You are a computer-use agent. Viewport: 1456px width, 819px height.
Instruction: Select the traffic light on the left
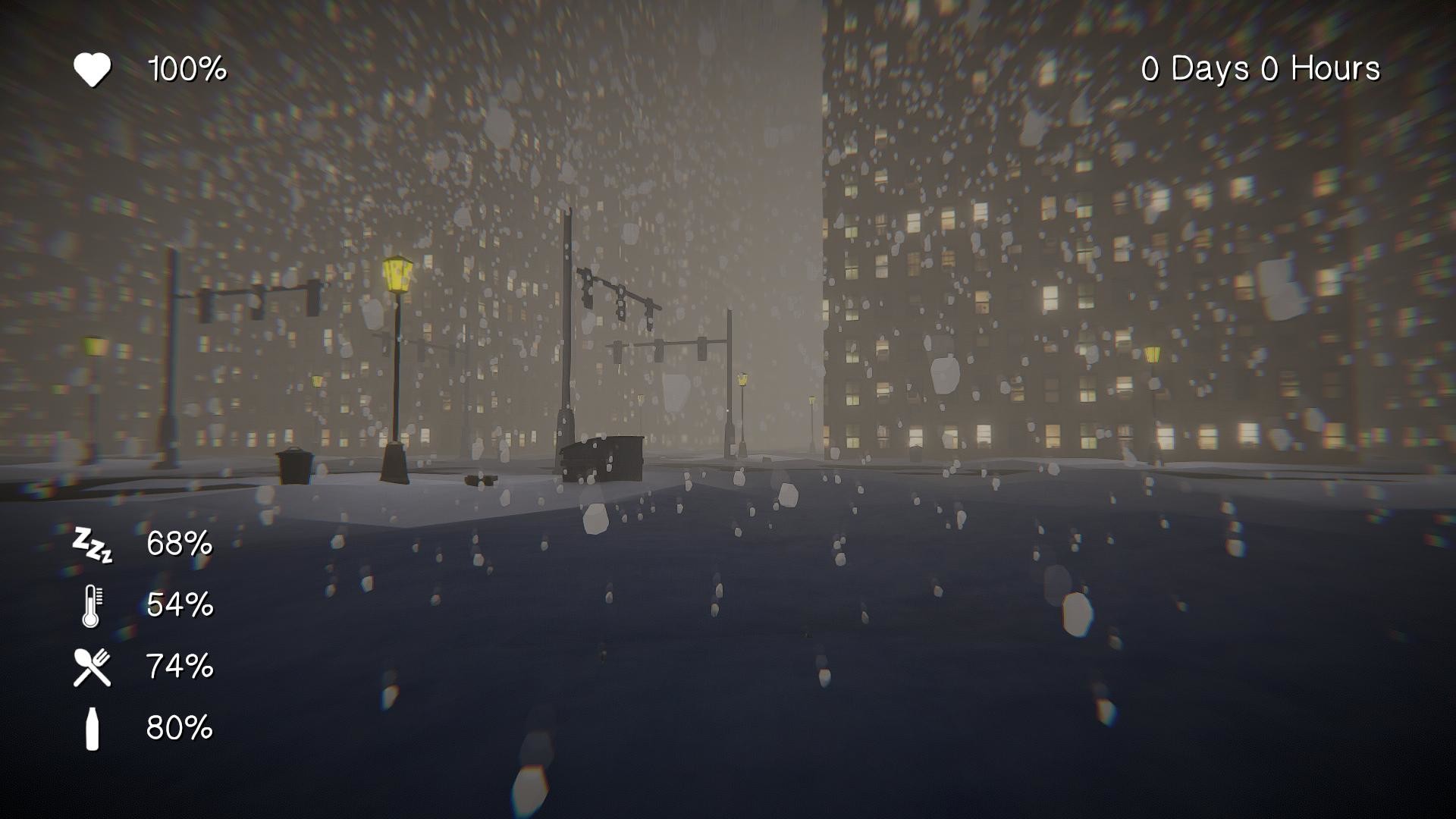(x=205, y=303)
